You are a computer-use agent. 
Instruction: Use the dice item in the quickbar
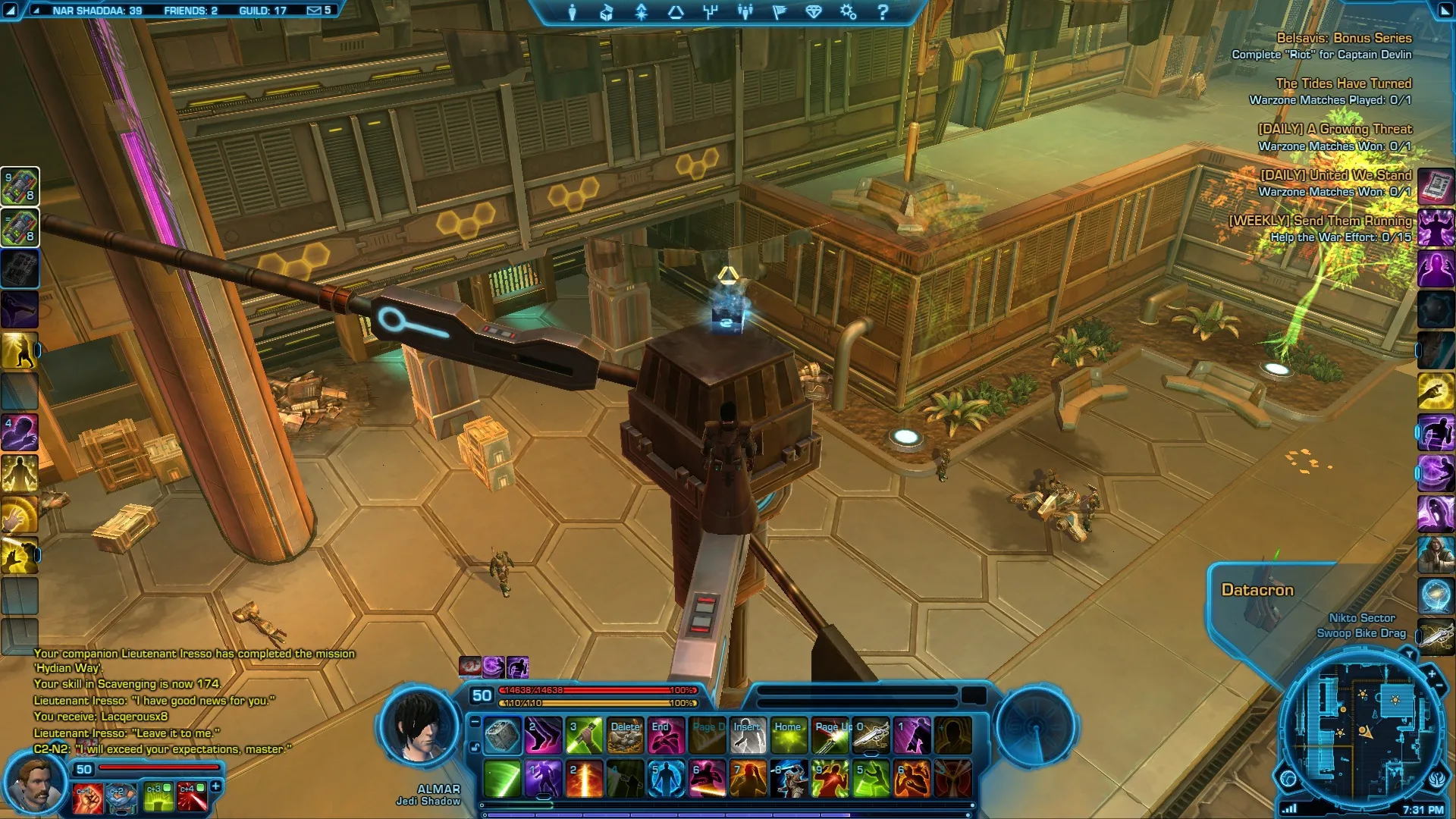point(502,736)
